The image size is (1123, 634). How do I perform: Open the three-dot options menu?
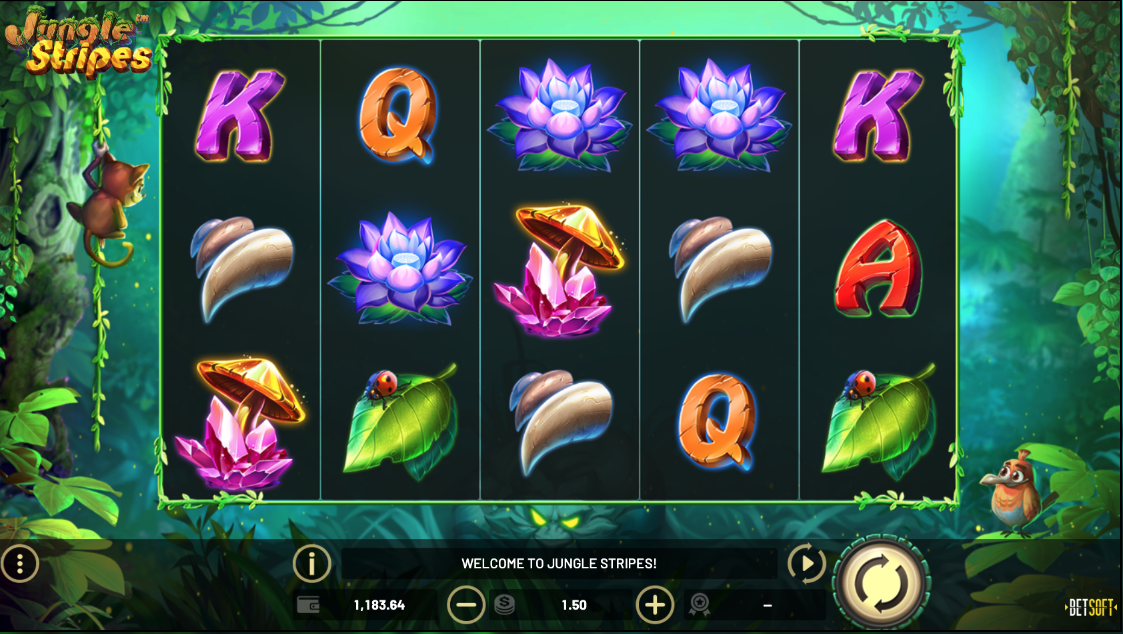pos(20,564)
